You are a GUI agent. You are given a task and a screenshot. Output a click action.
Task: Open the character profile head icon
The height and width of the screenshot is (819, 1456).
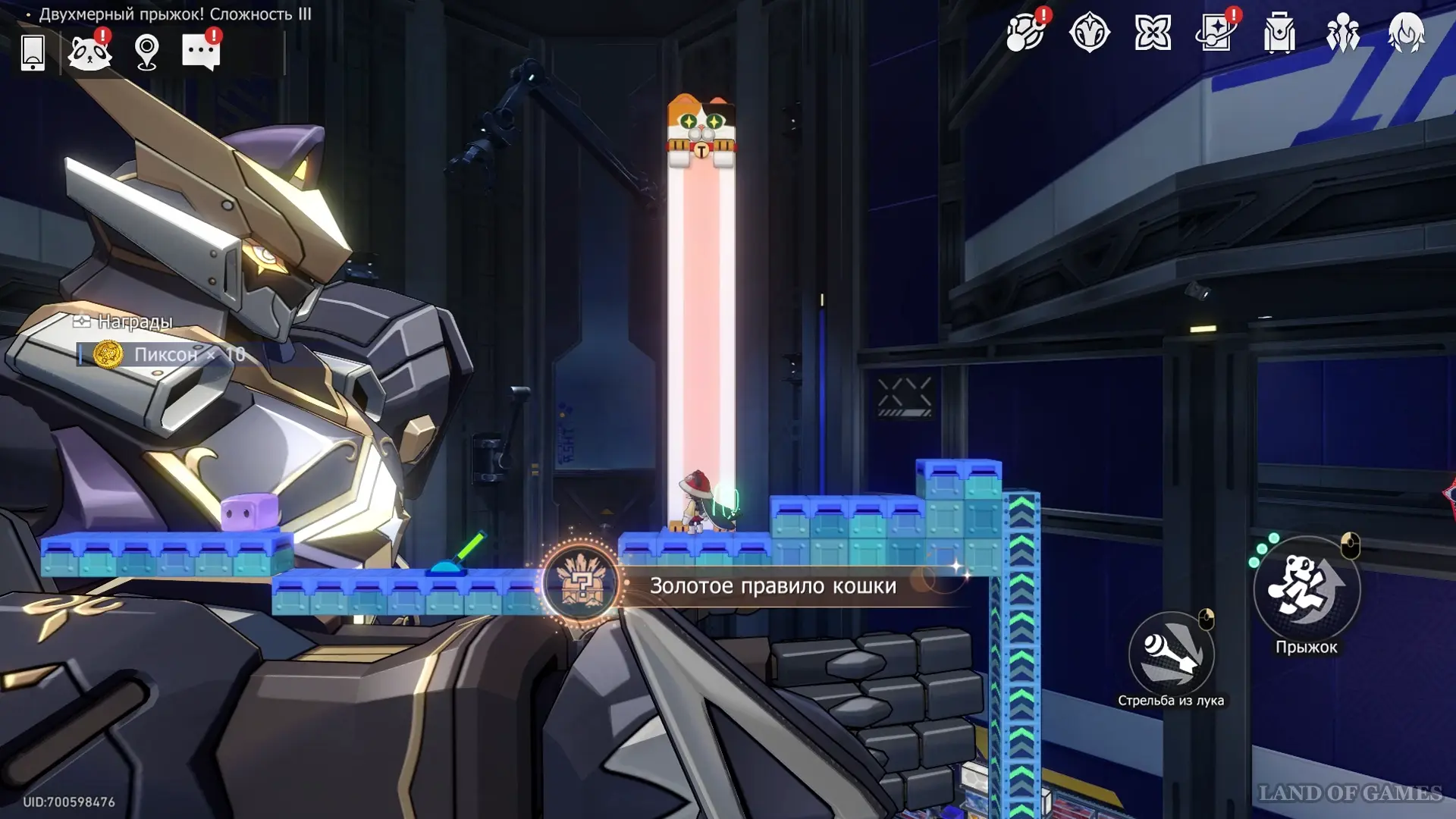tap(1406, 33)
